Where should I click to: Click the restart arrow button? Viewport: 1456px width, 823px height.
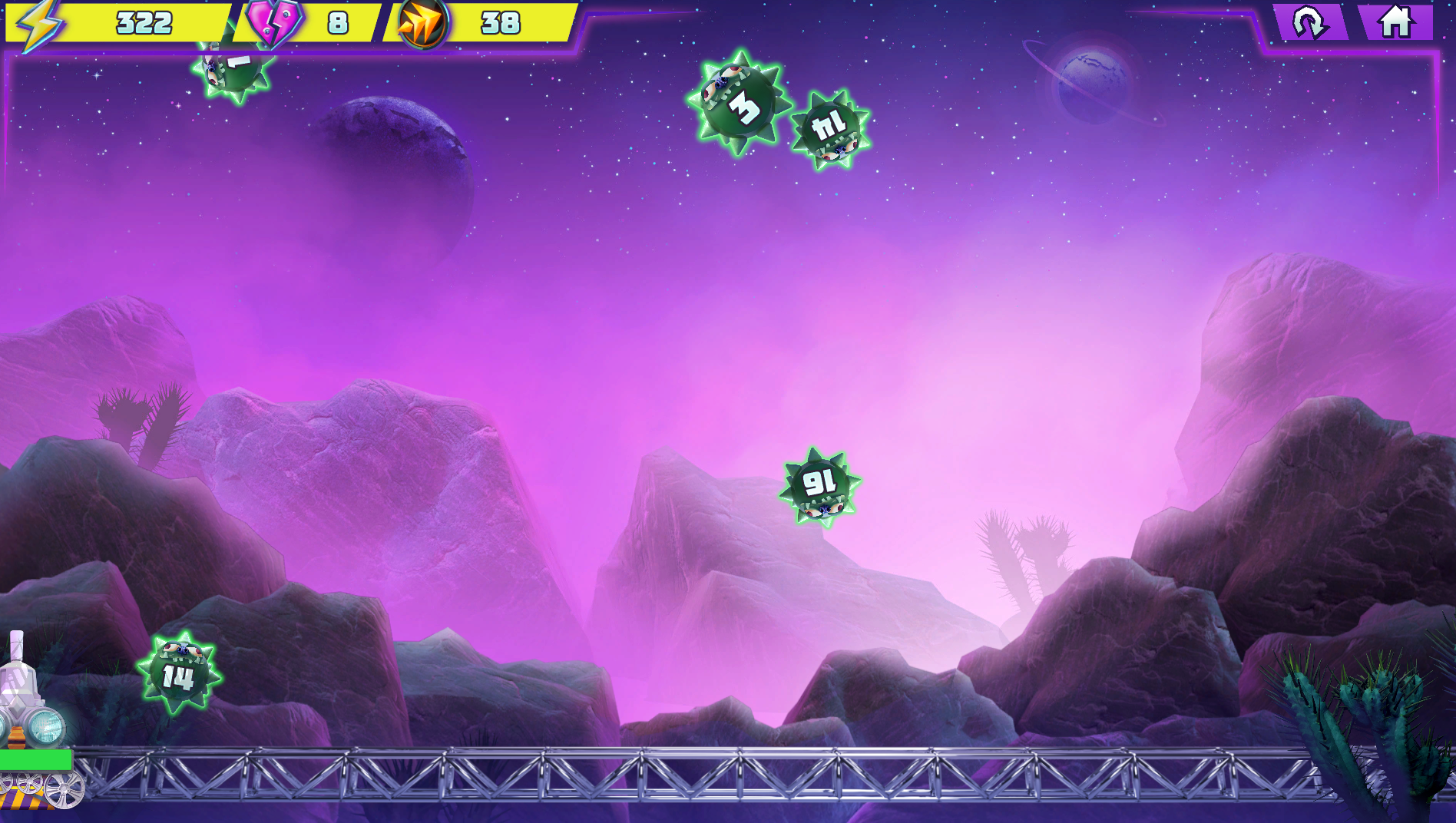[1309, 22]
